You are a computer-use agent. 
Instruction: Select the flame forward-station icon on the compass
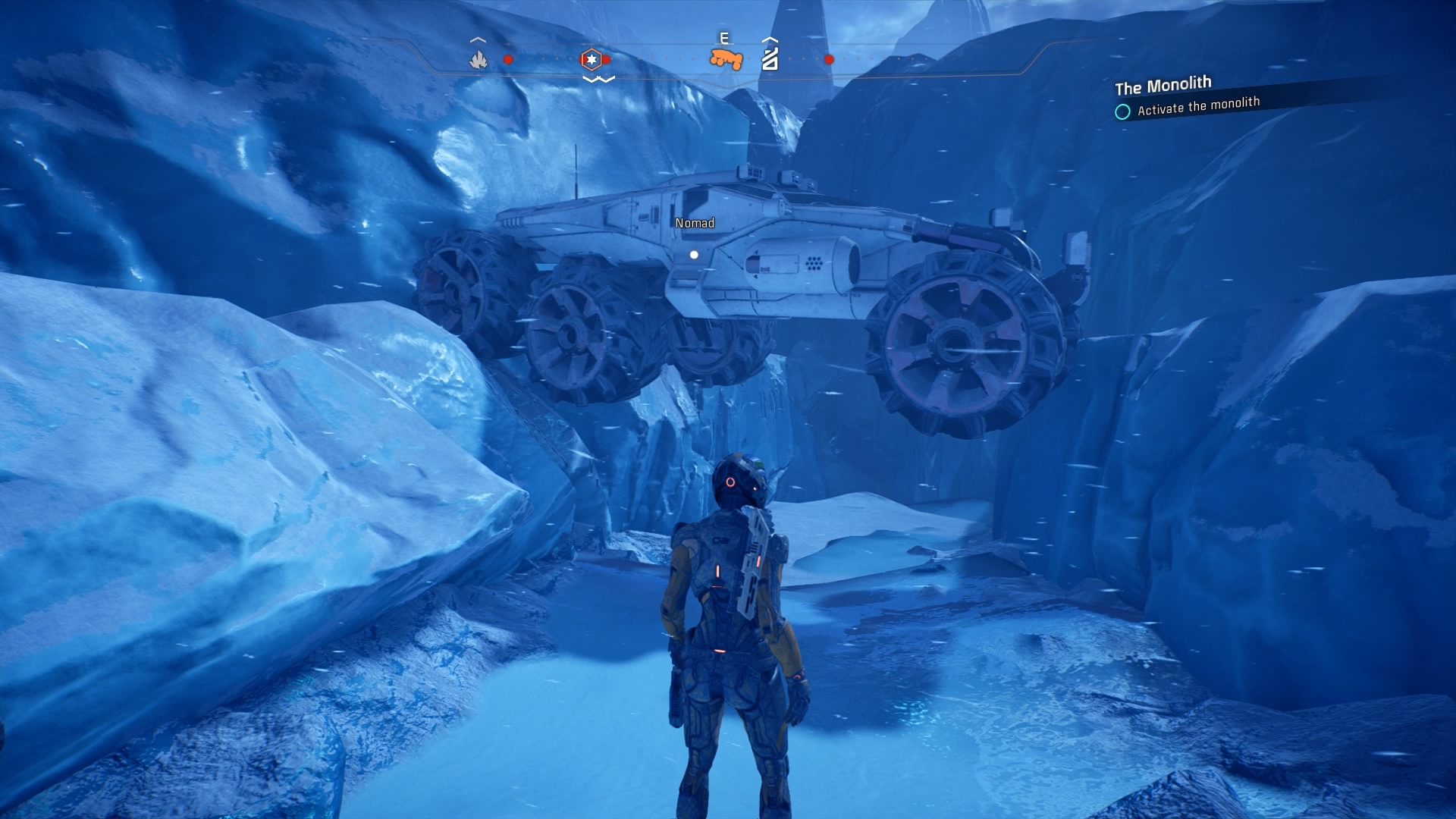[478, 59]
